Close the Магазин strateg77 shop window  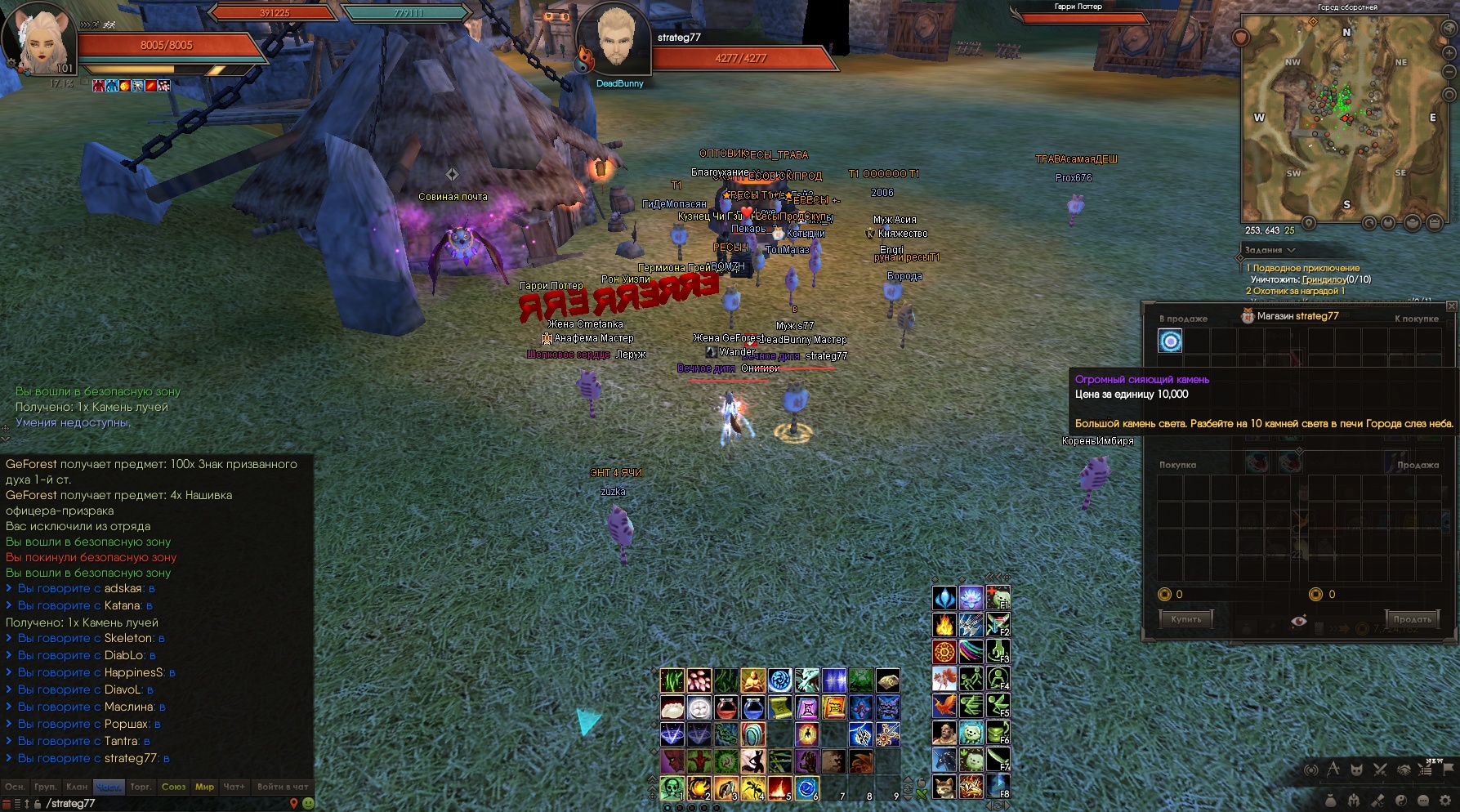(x=1451, y=306)
